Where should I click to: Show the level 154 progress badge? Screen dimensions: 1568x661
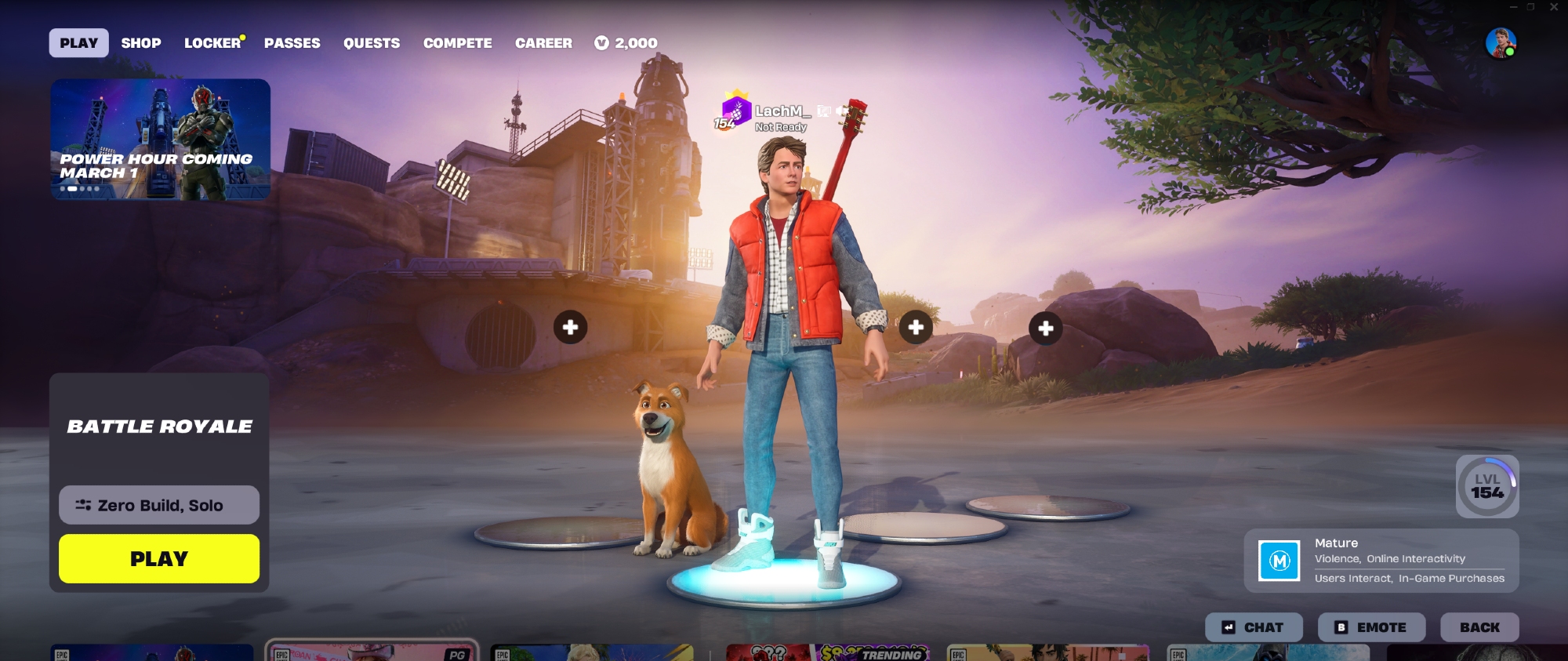coord(1487,486)
